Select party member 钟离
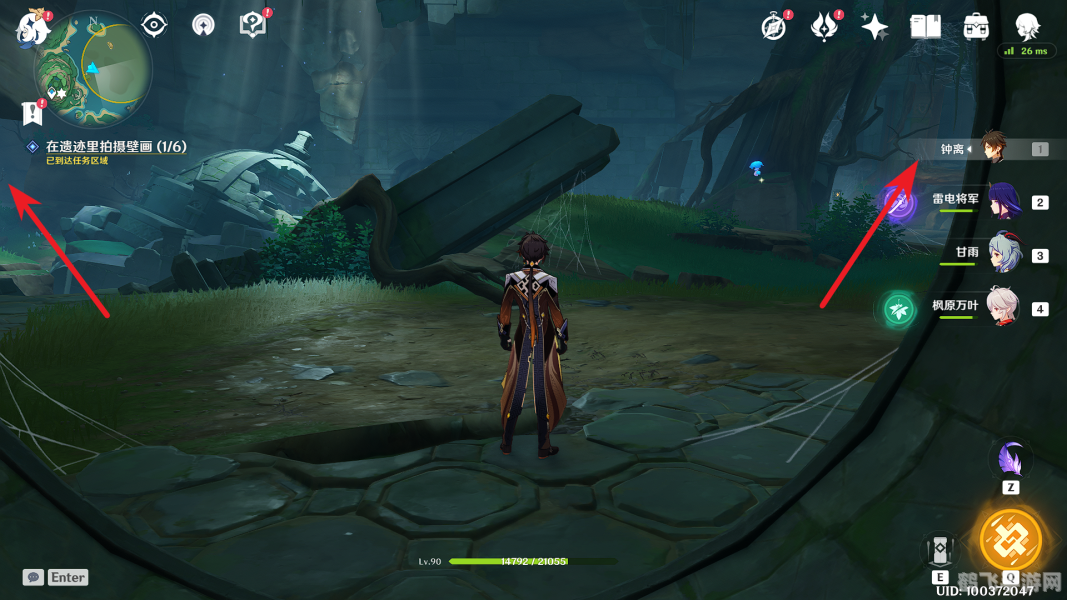The height and width of the screenshot is (600, 1067). tap(992, 149)
